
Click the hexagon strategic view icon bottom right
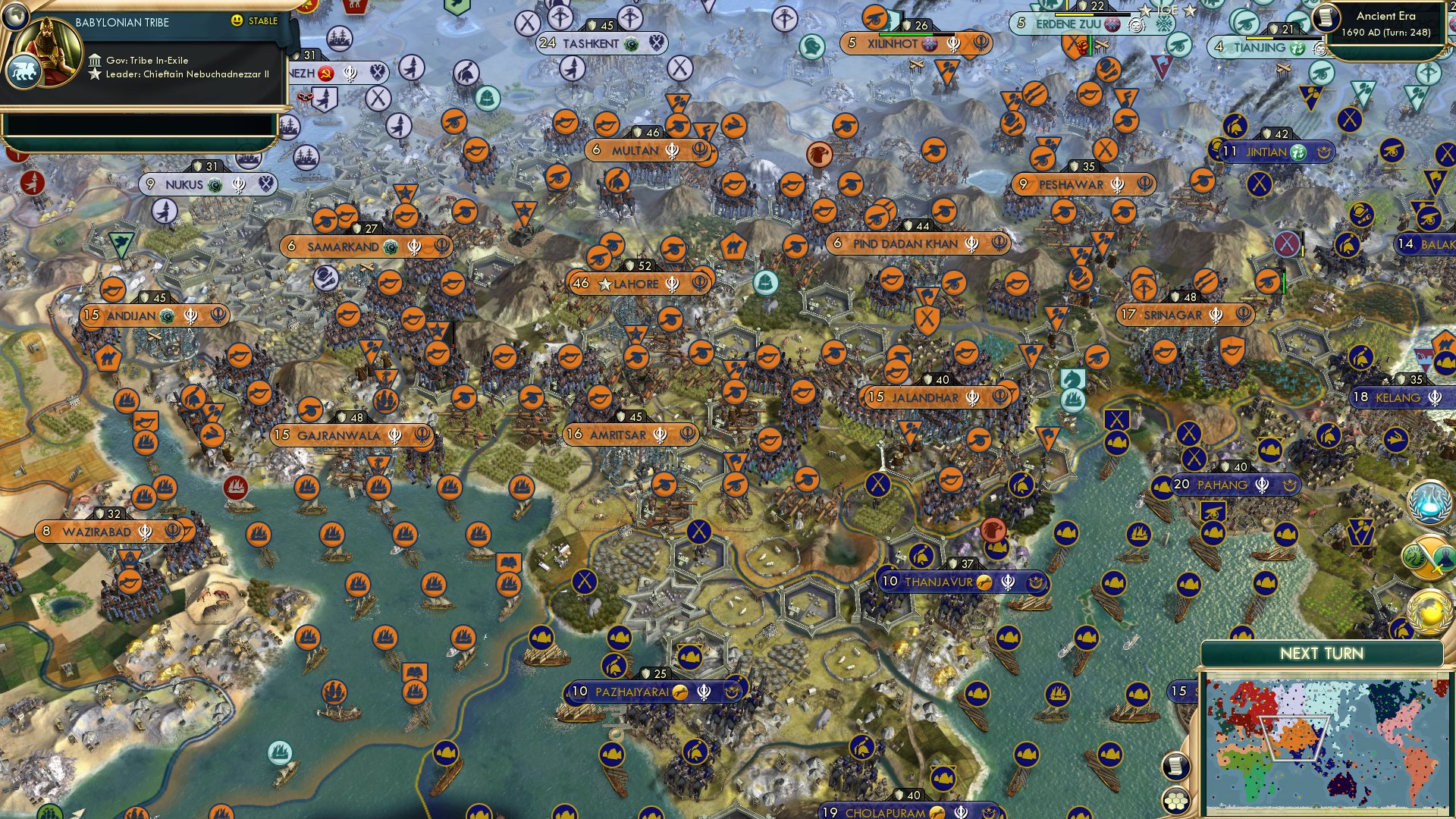(1176, 801)
